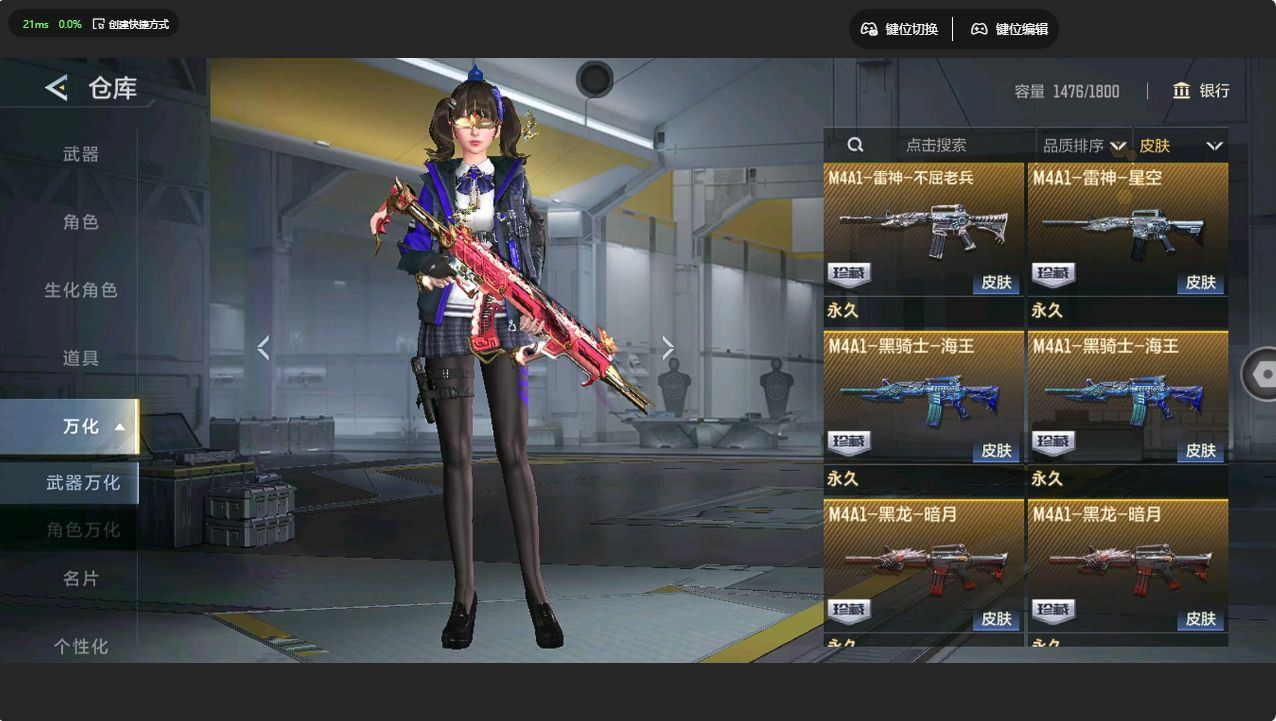Viewport: 1276px width, 721px height.
Task: Open the 品质排序 sort dropdown
Action: 1083,146
